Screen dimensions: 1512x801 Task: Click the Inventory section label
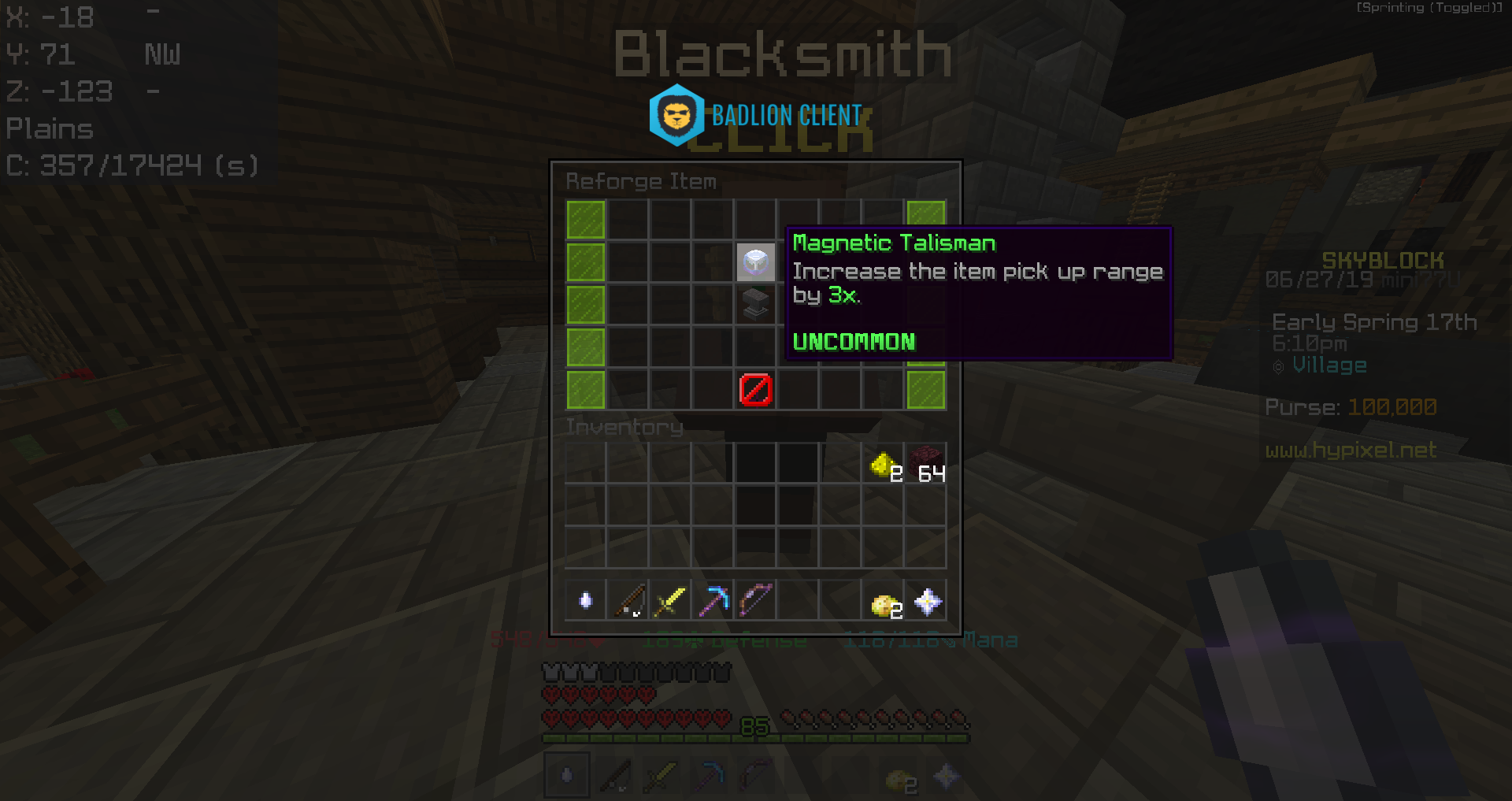[x=624, y=427]
